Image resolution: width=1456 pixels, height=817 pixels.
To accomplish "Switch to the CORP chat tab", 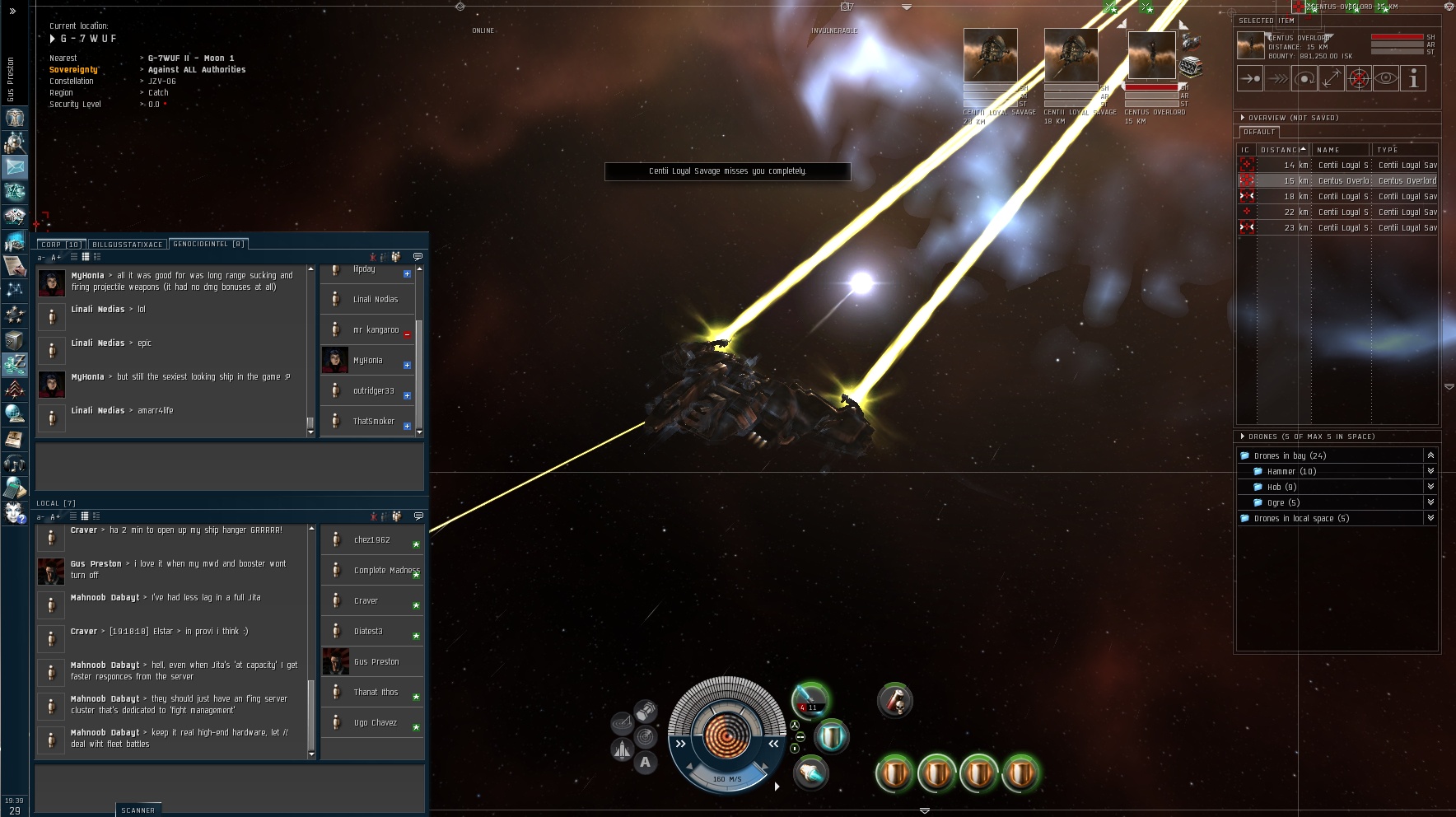I will point(60,245).
